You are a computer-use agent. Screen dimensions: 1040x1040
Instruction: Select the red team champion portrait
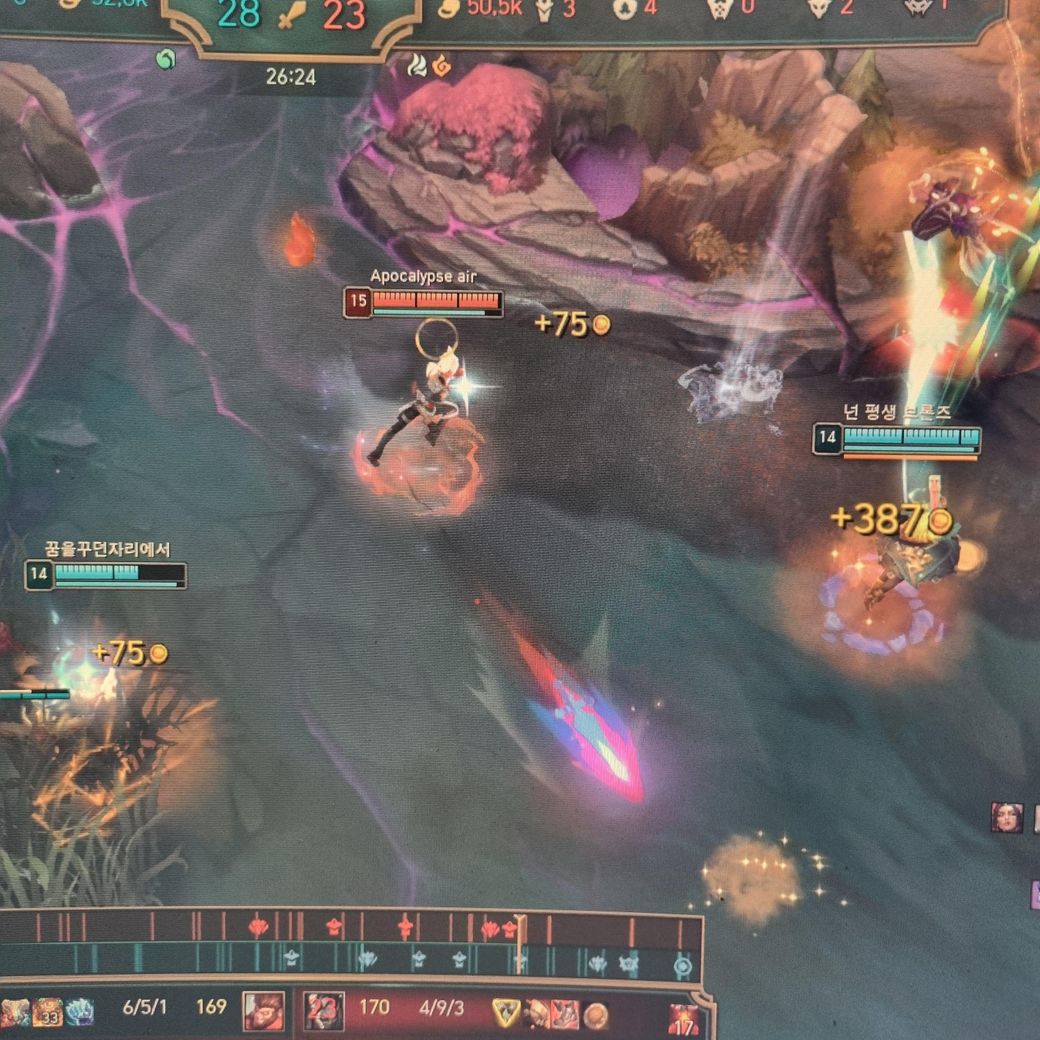[324, 1011]
